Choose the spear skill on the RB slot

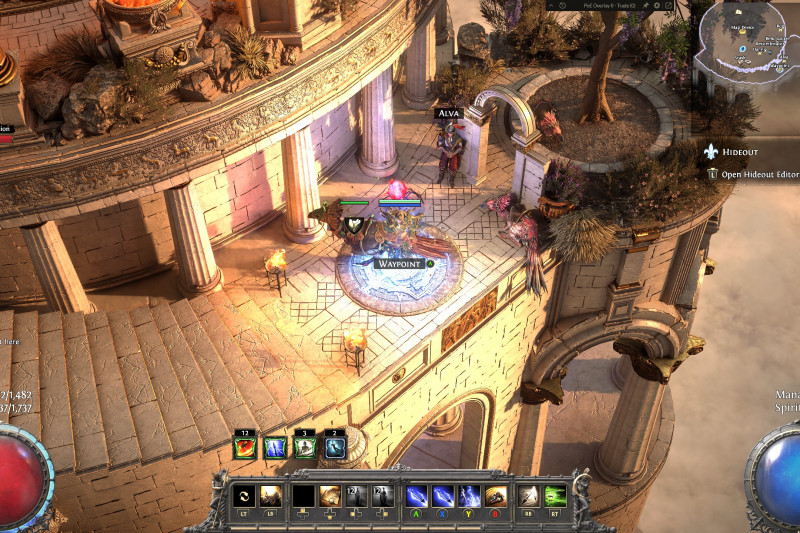coord(528,495)
